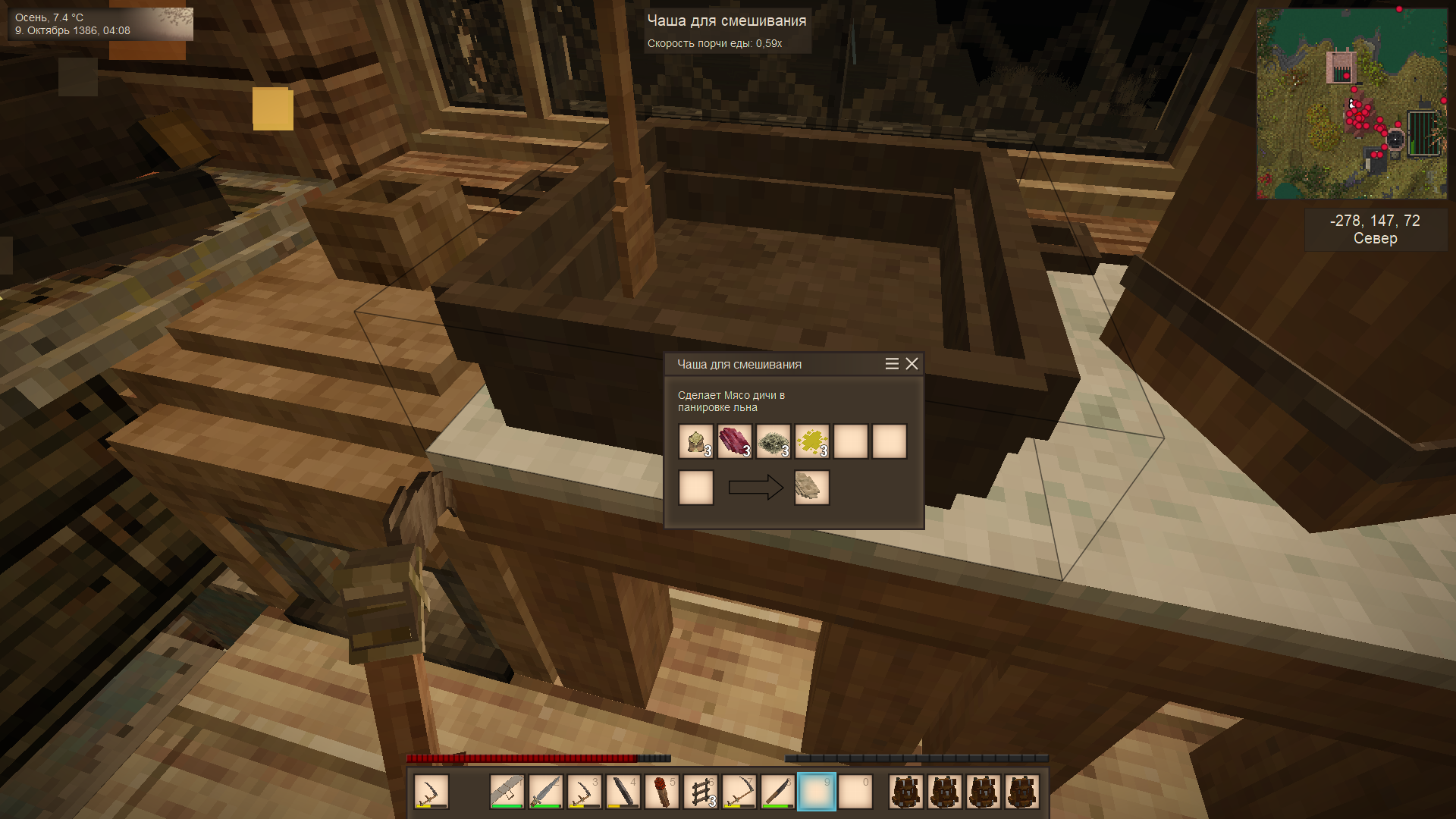Click the highlighted hotbar slot 9
Screen dimensions: 1456x819
point(816,792)
